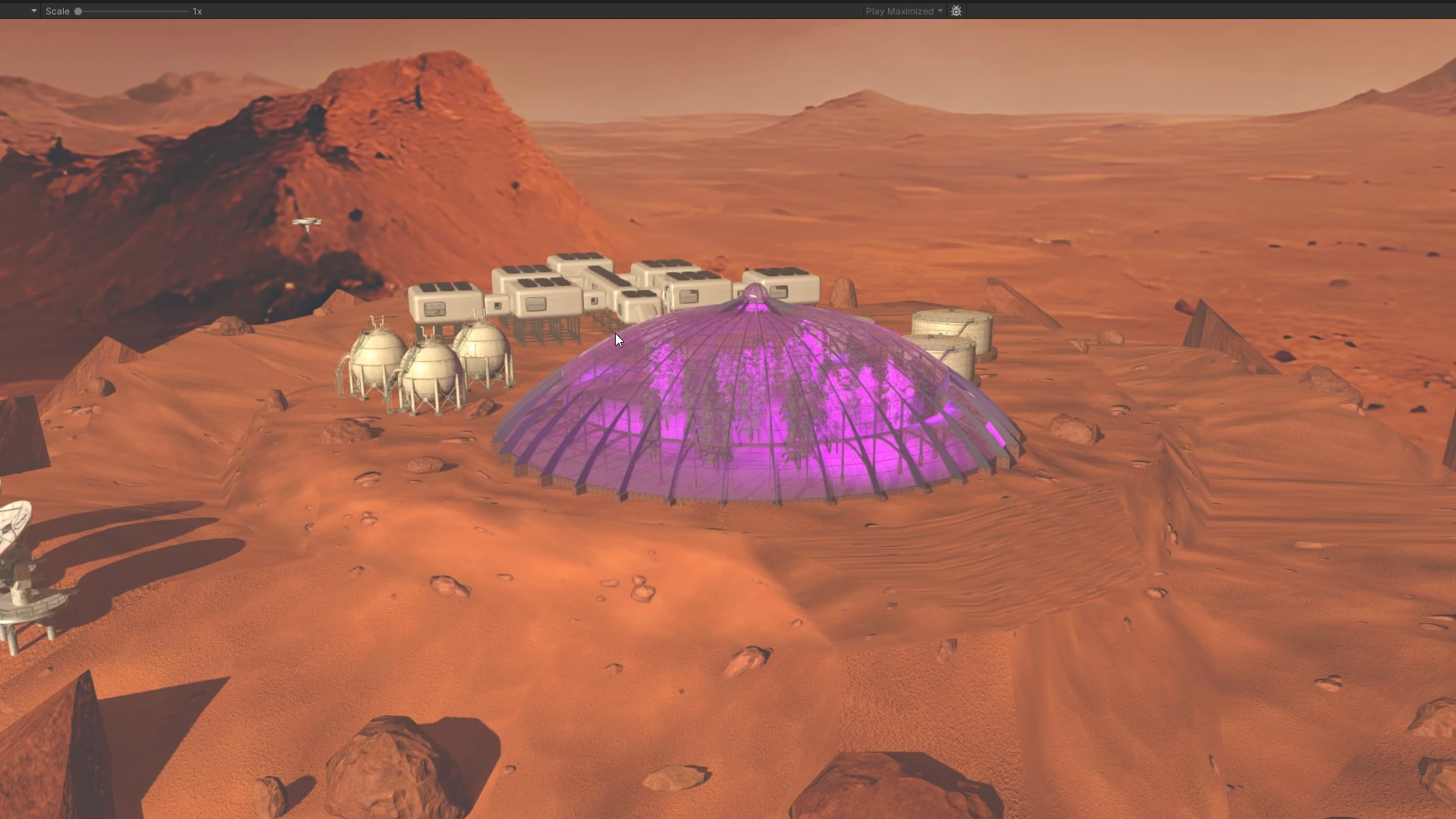Open the Play Maximized display dropdown
This screenshot has height=819, width=1456.
902,11
